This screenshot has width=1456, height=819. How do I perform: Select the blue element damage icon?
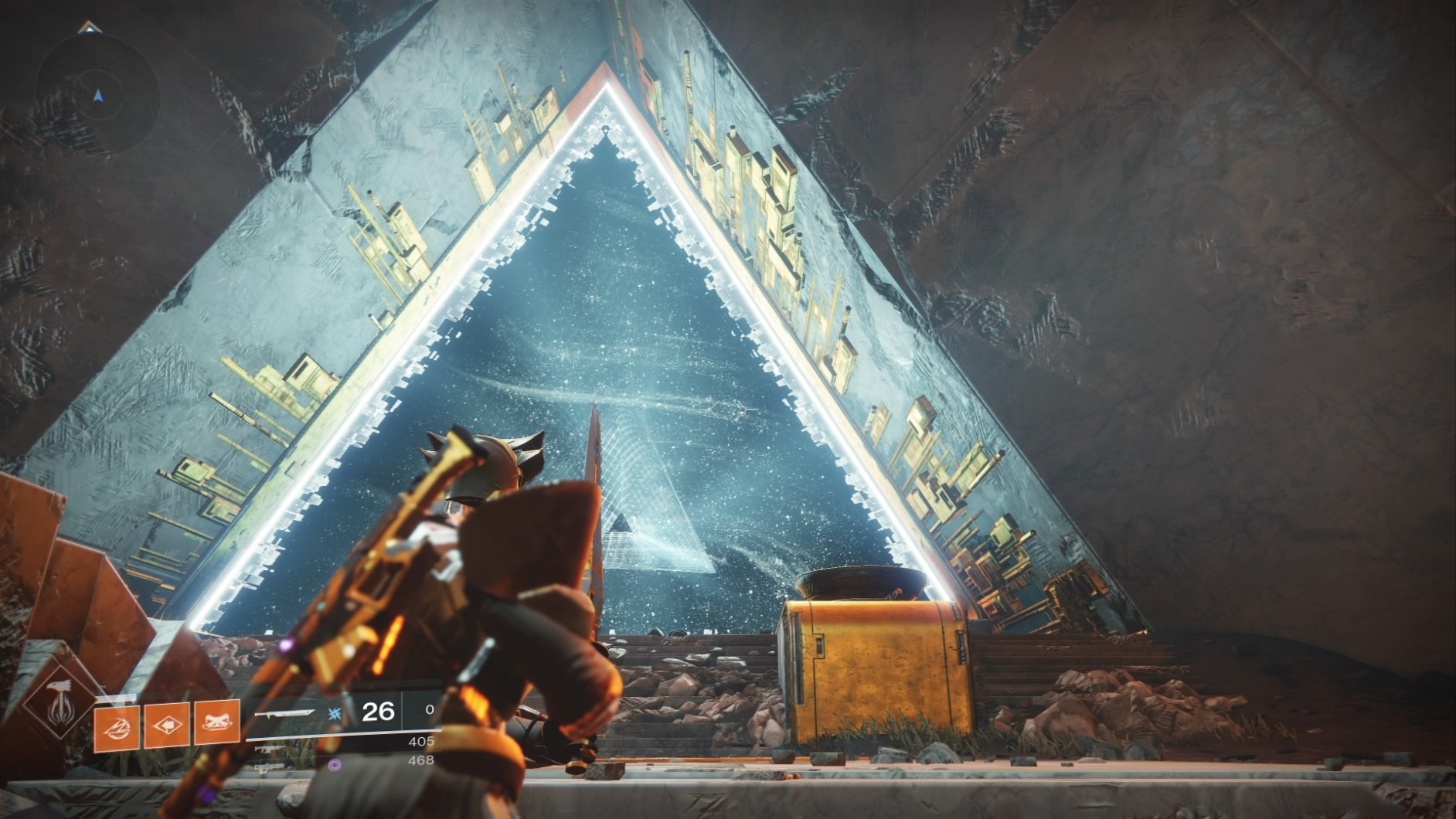[x=335, y=713]
